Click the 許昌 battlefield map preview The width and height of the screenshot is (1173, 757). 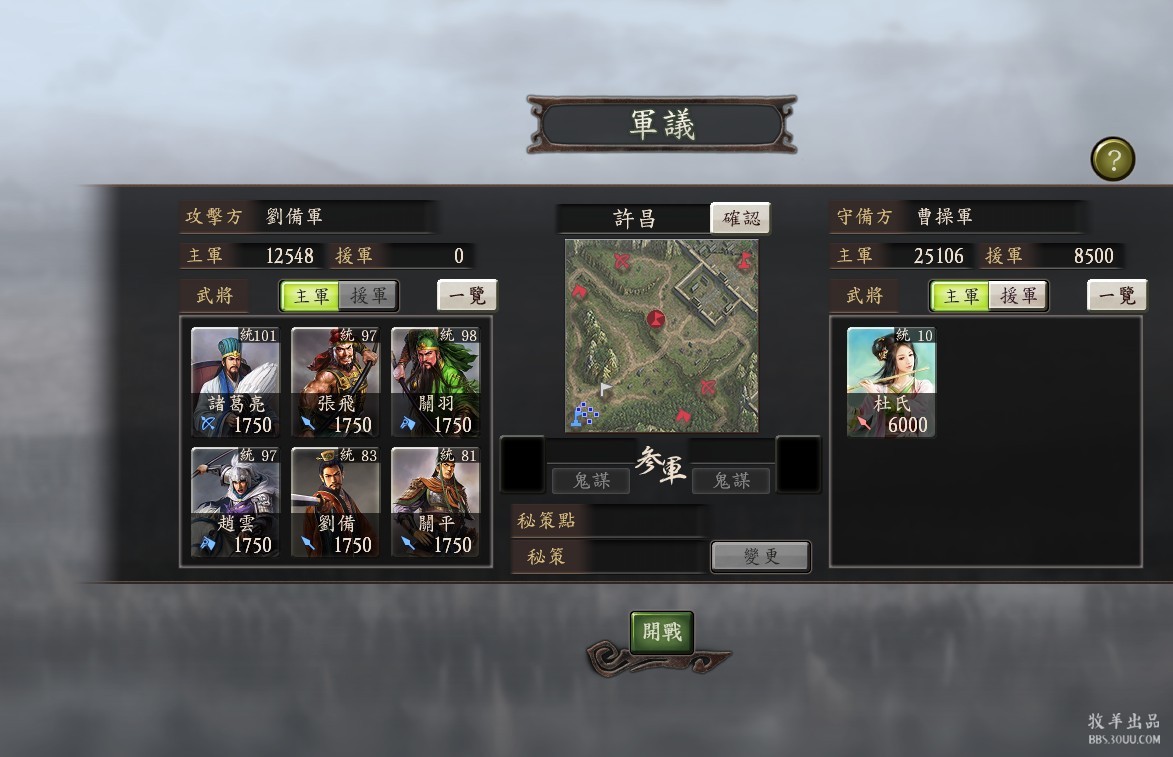[x=661, y=335]
